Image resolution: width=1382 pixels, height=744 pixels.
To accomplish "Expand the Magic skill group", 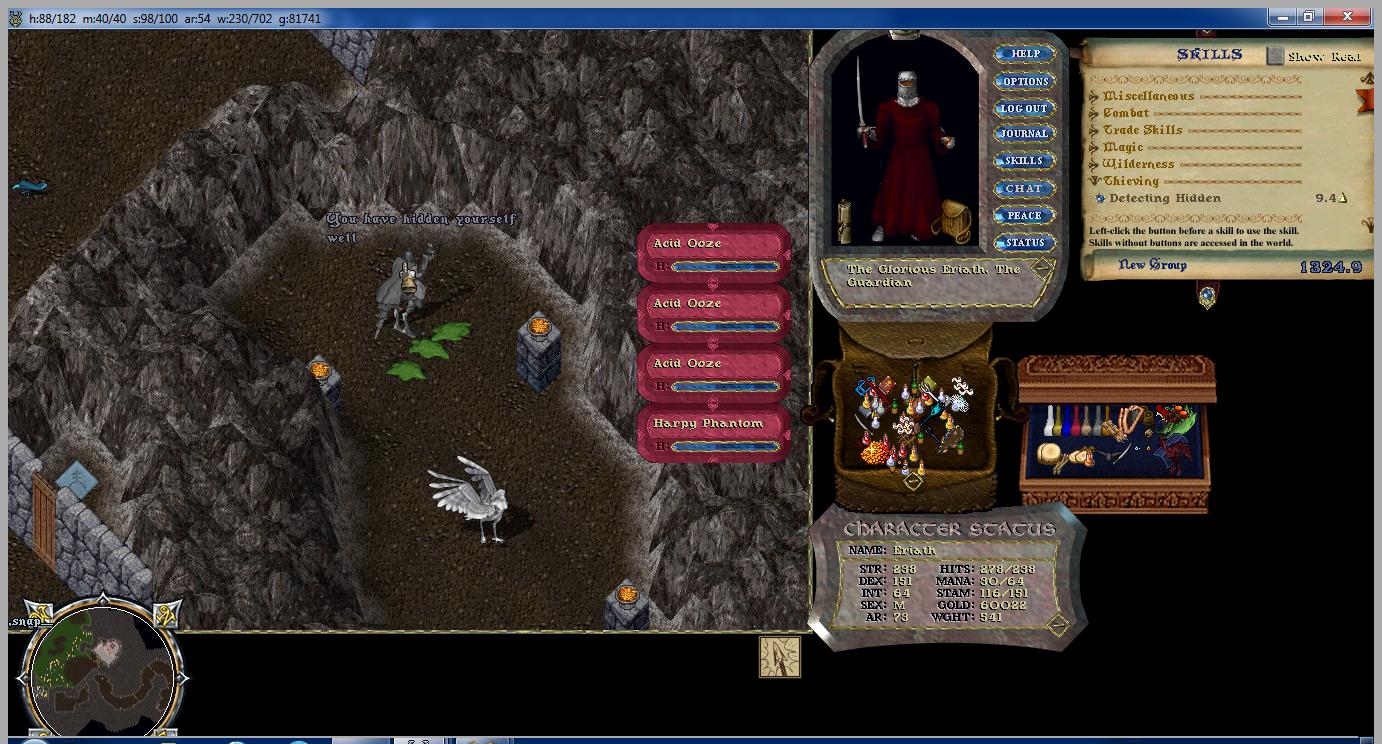I will [x=1095, y=148].
